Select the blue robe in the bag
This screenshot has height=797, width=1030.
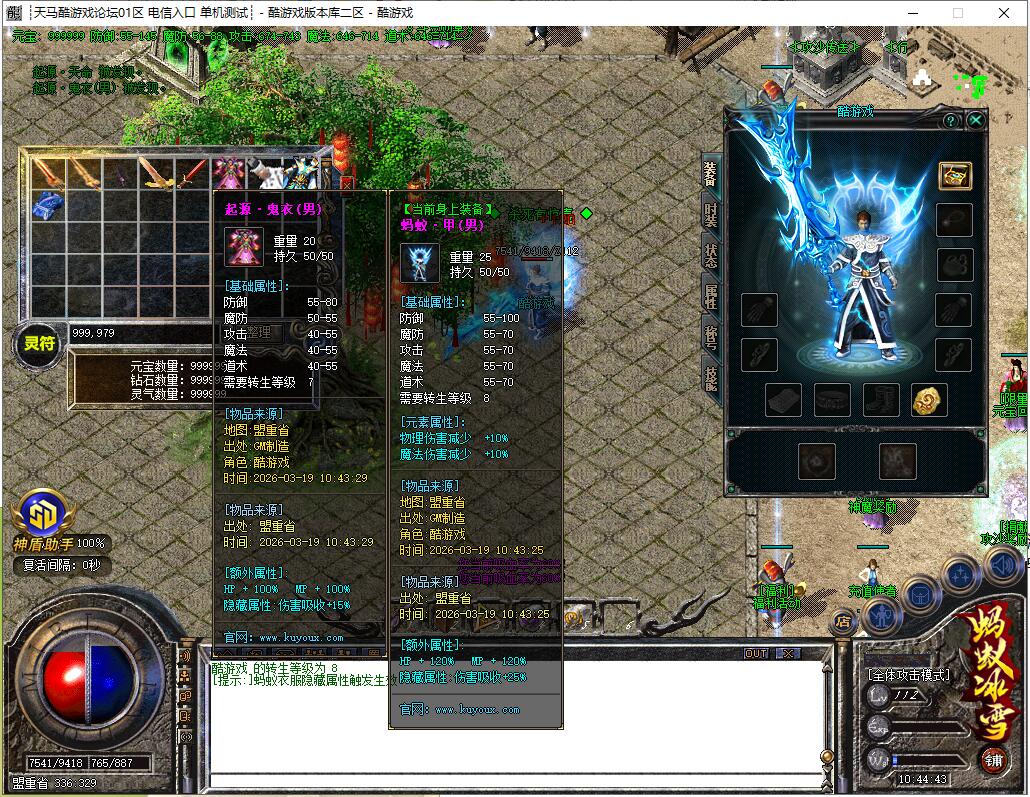click(x=47, y=208)
